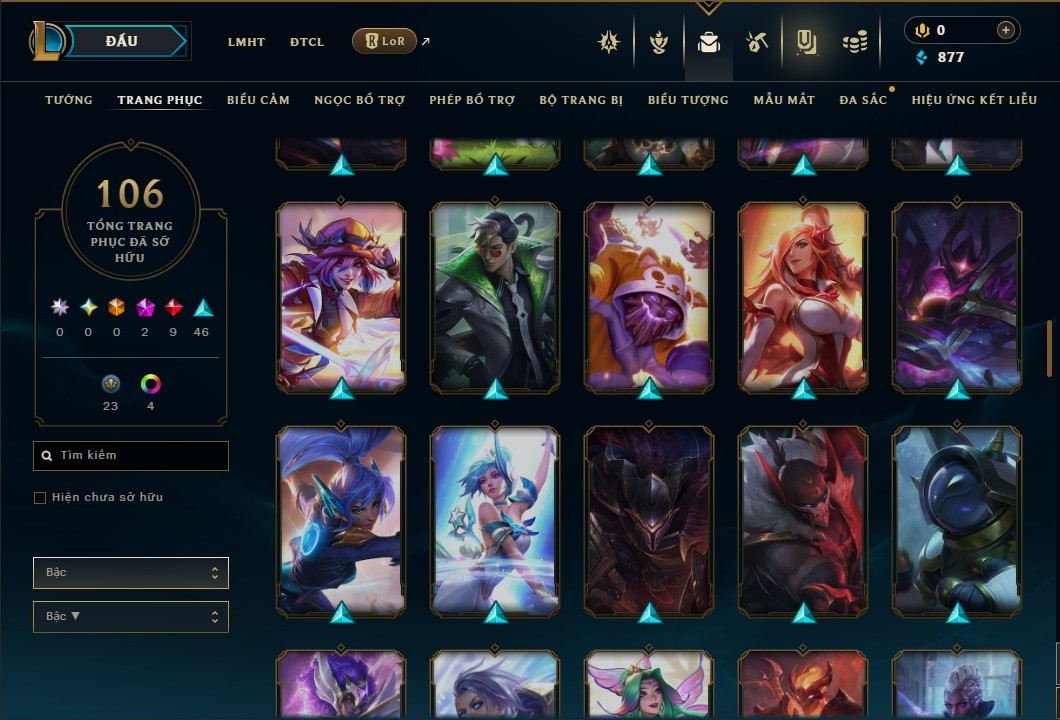The width and height of the screenshot is (1060, 720).
Task: Open the coin stack store icon
Action: [854, 42]
